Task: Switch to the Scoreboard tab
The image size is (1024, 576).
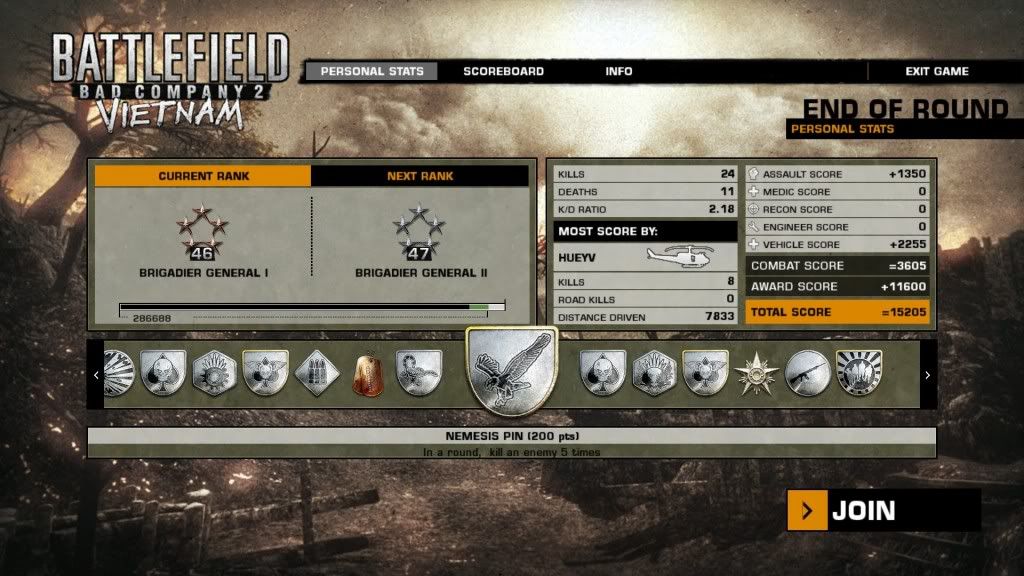Action: click(503, 72)
